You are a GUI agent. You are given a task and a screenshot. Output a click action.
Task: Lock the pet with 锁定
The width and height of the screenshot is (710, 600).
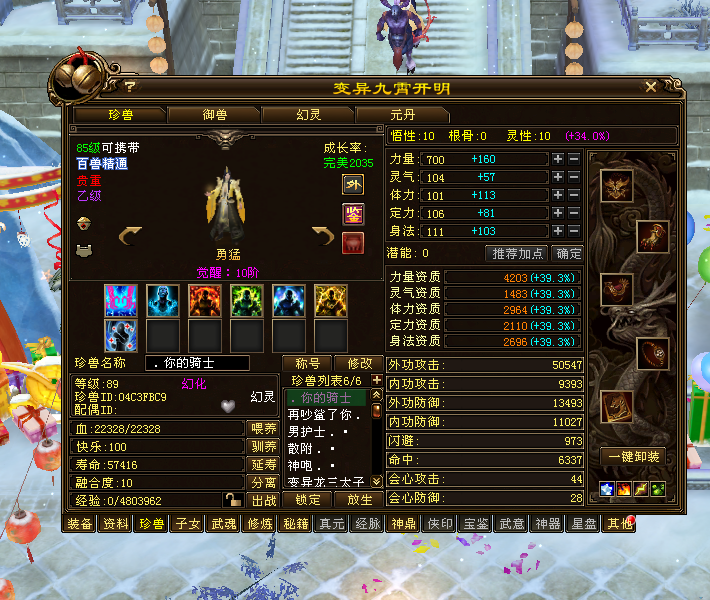pyautogui.click(x=308, y=500)
